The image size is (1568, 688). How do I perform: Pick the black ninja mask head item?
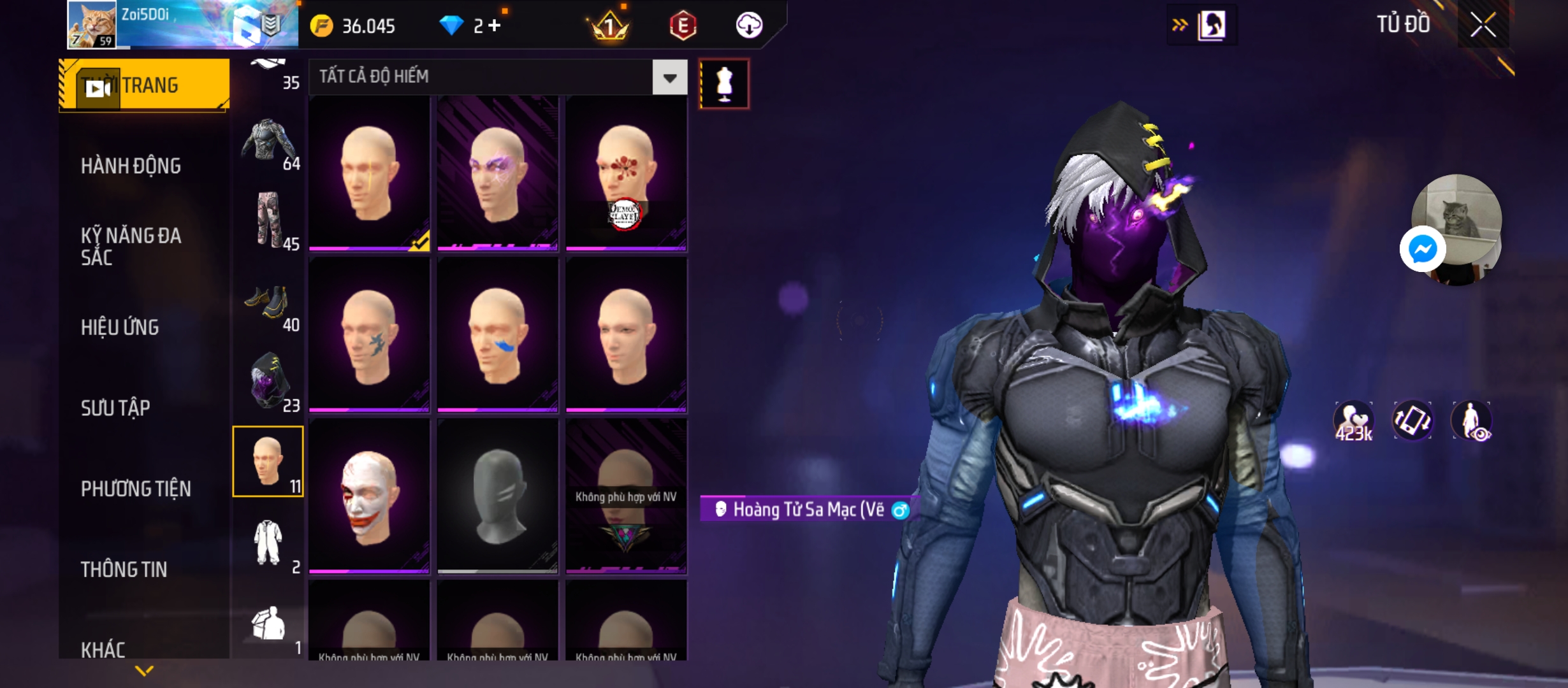tap(498, 496)
